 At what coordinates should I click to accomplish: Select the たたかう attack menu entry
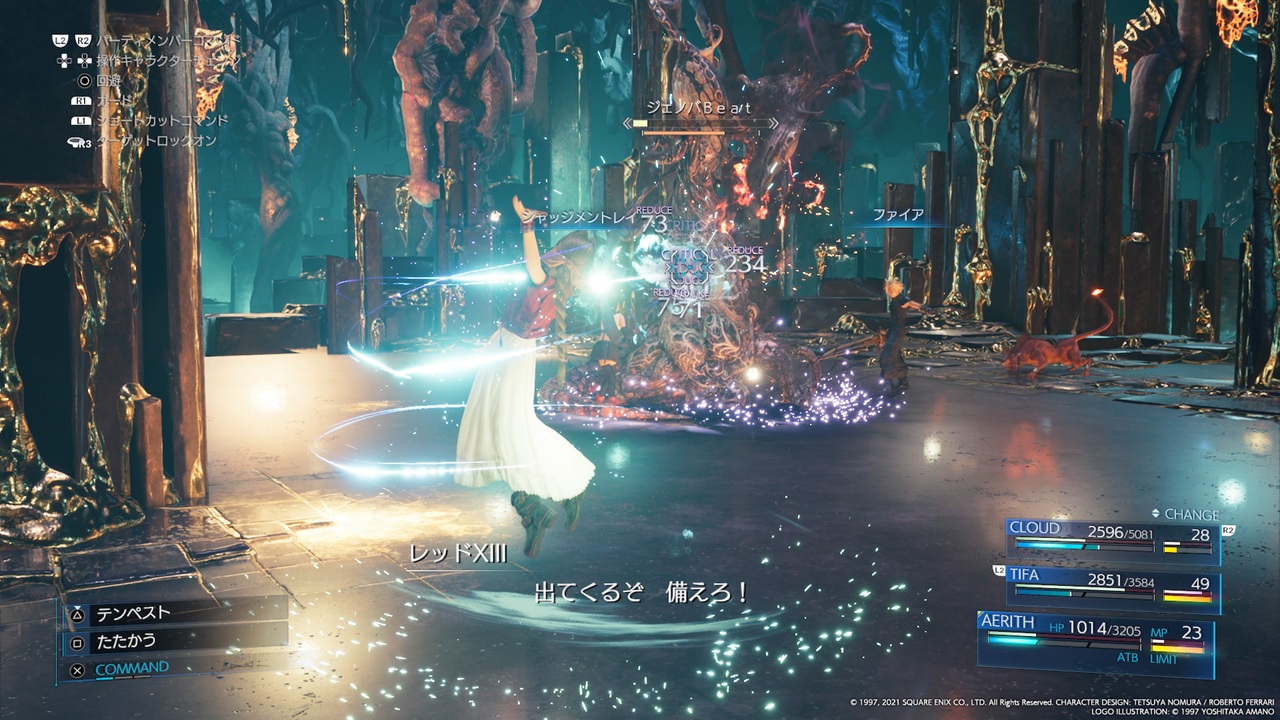[126, 640]
